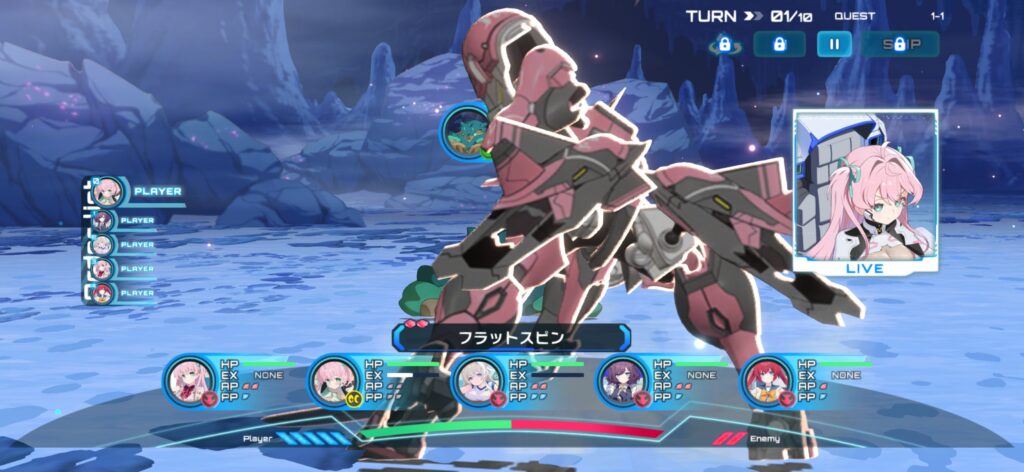
Task: Select the red-haired PLAYER entry in turn order
Action: [x=104, y=293]
